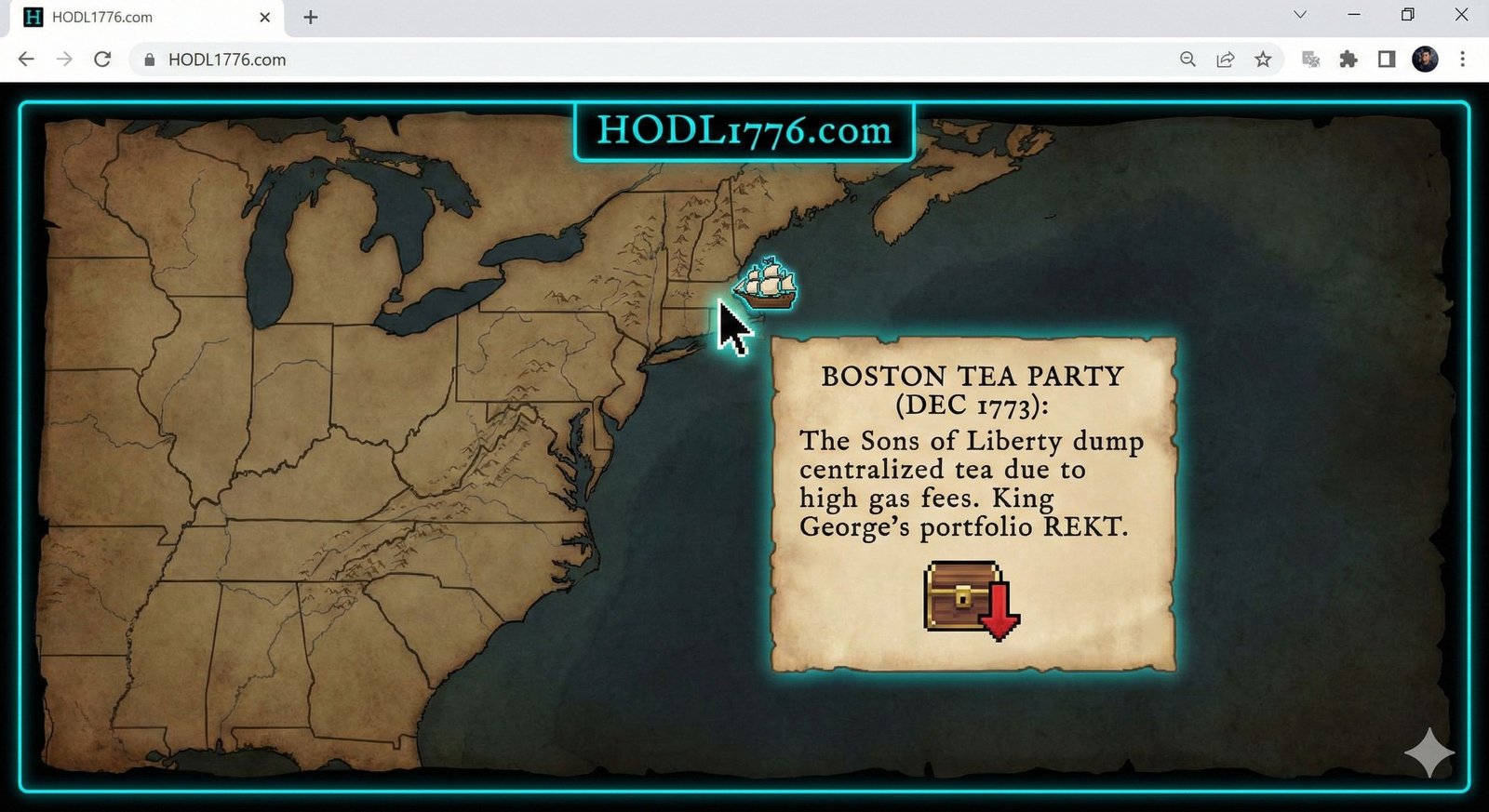The image size is (1489, 812).
Task: Open Chrome's three-dot menu
Action: click(1464, 59)
